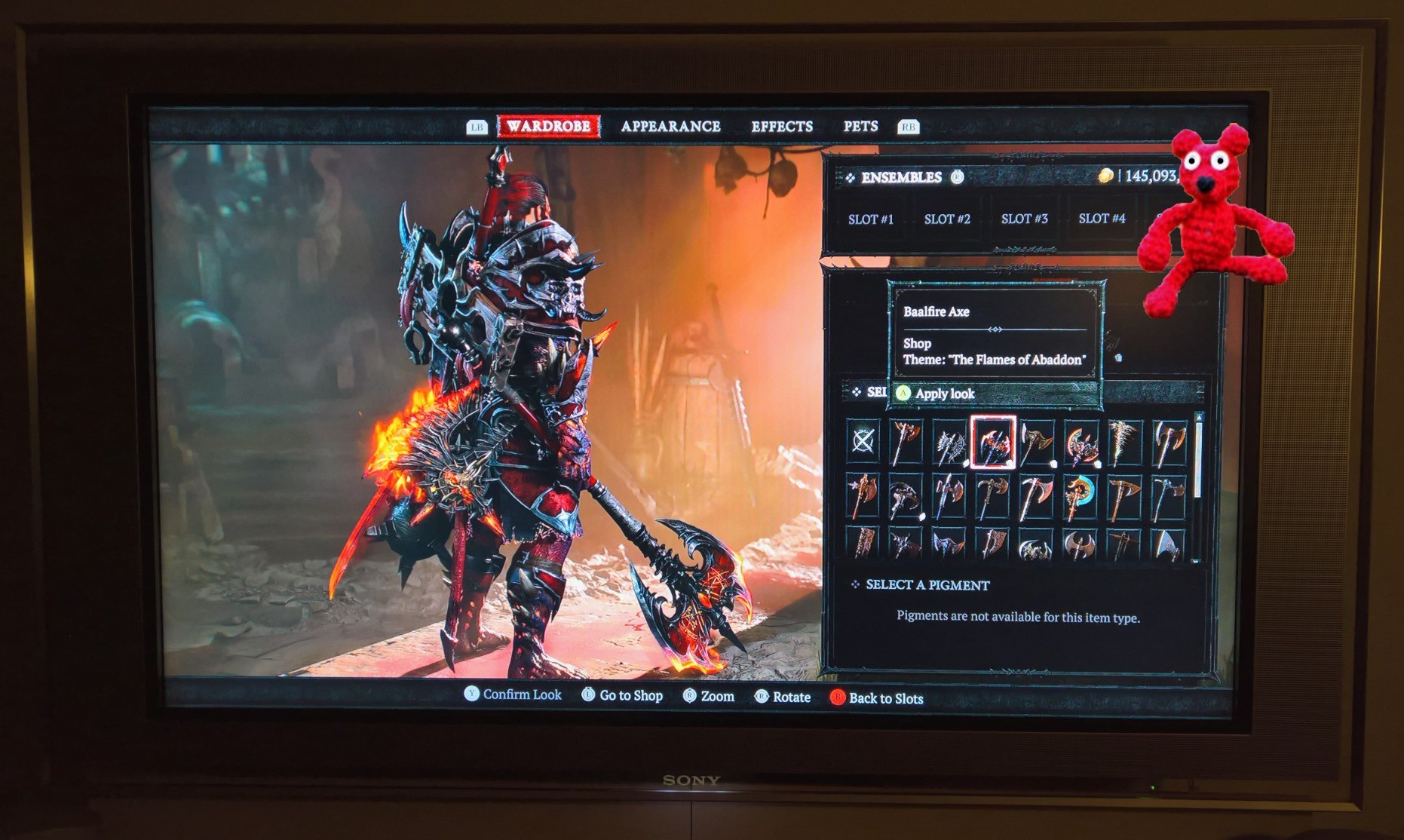Select ensemble Slot #2
The image size is (1404, 840).
click(x=947, y=219)
